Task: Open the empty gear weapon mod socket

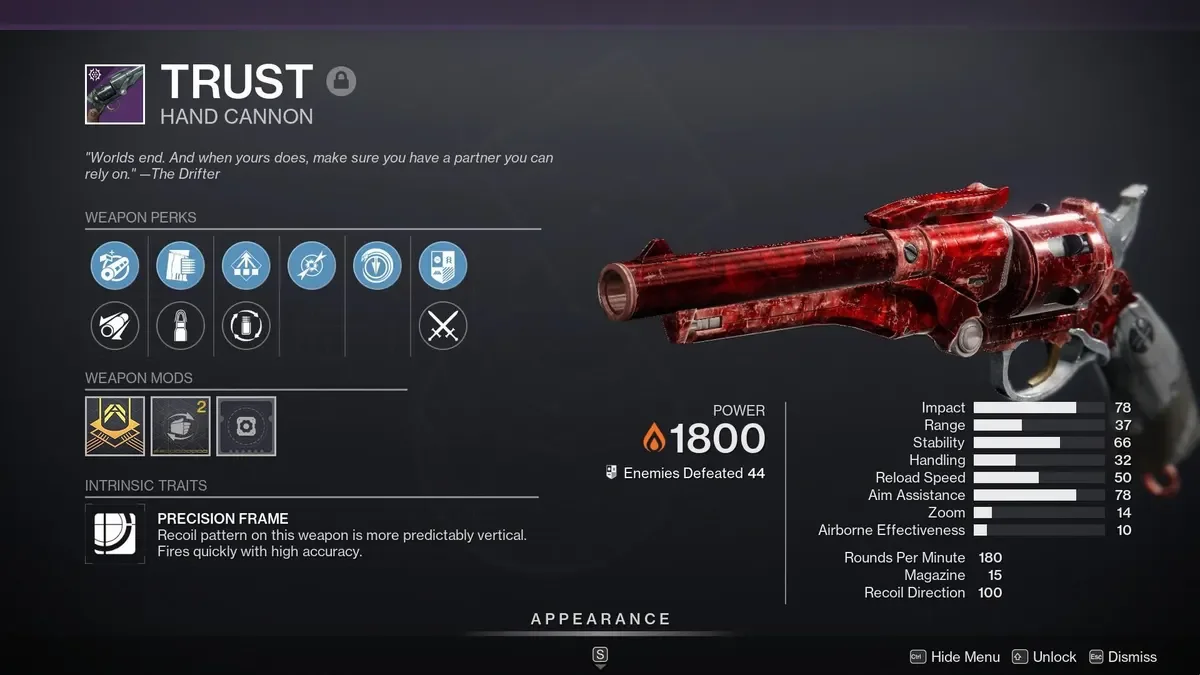Action: (246, 426)
